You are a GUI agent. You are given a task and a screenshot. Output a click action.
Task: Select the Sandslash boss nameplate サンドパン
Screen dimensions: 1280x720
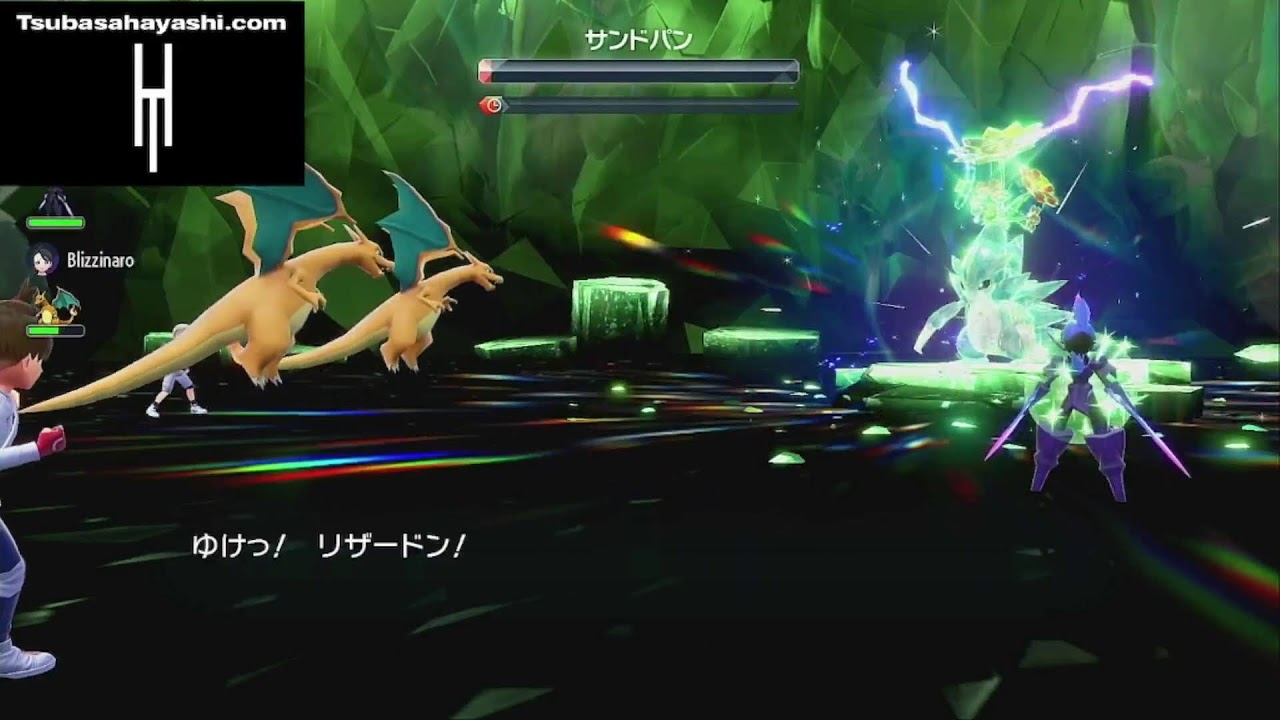(x=641, y=40)
